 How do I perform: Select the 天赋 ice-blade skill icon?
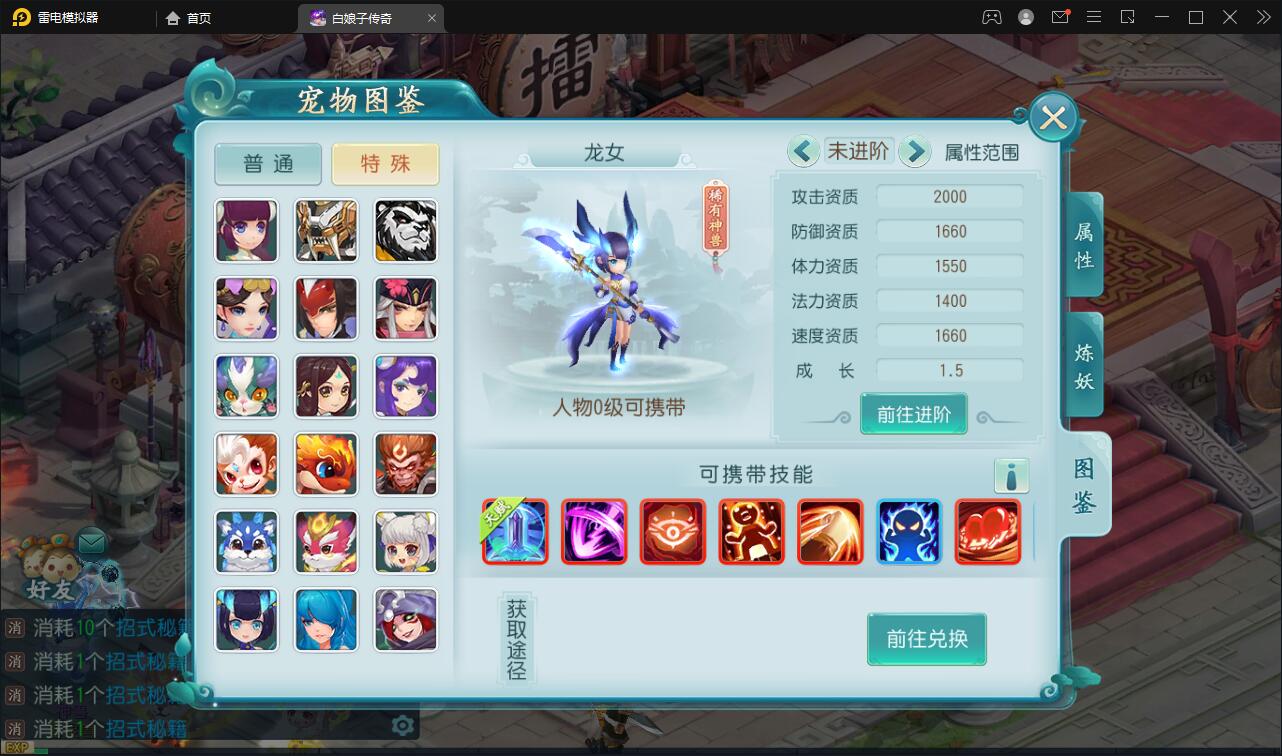[515, 531]
